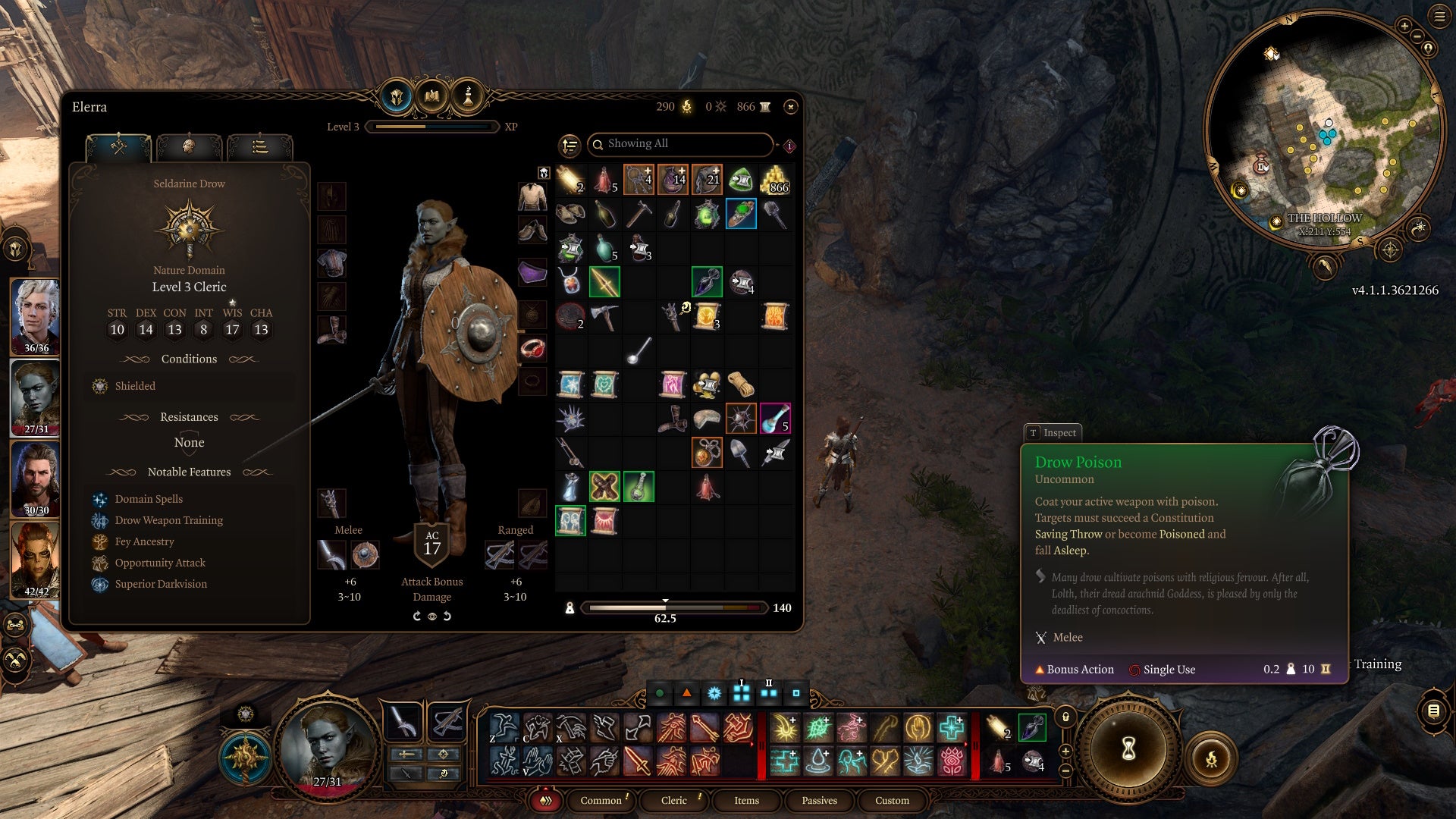Select the gold coin pile in inventory

click(775, 180)
